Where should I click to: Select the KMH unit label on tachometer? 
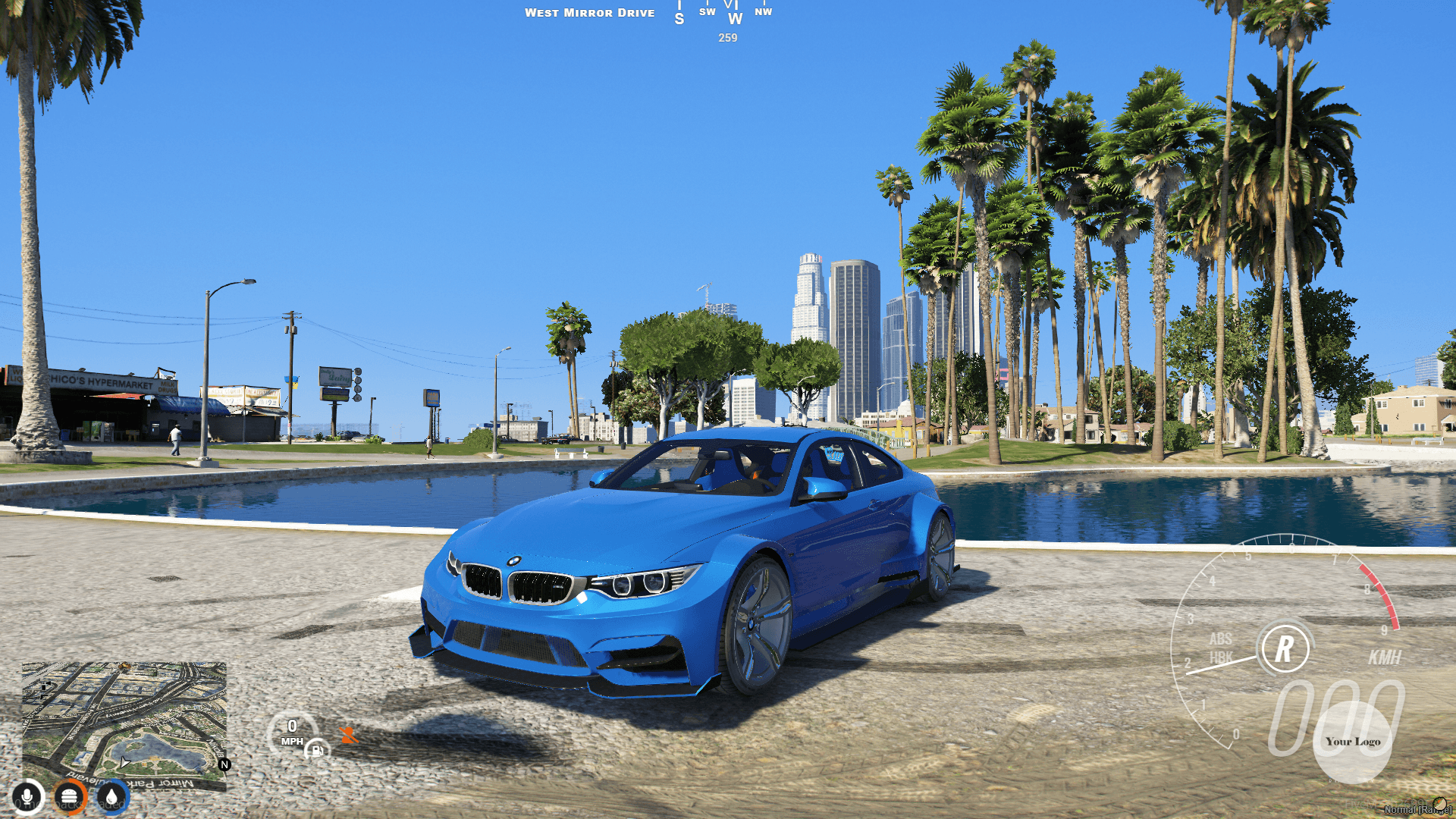[x=1386, y=656]
